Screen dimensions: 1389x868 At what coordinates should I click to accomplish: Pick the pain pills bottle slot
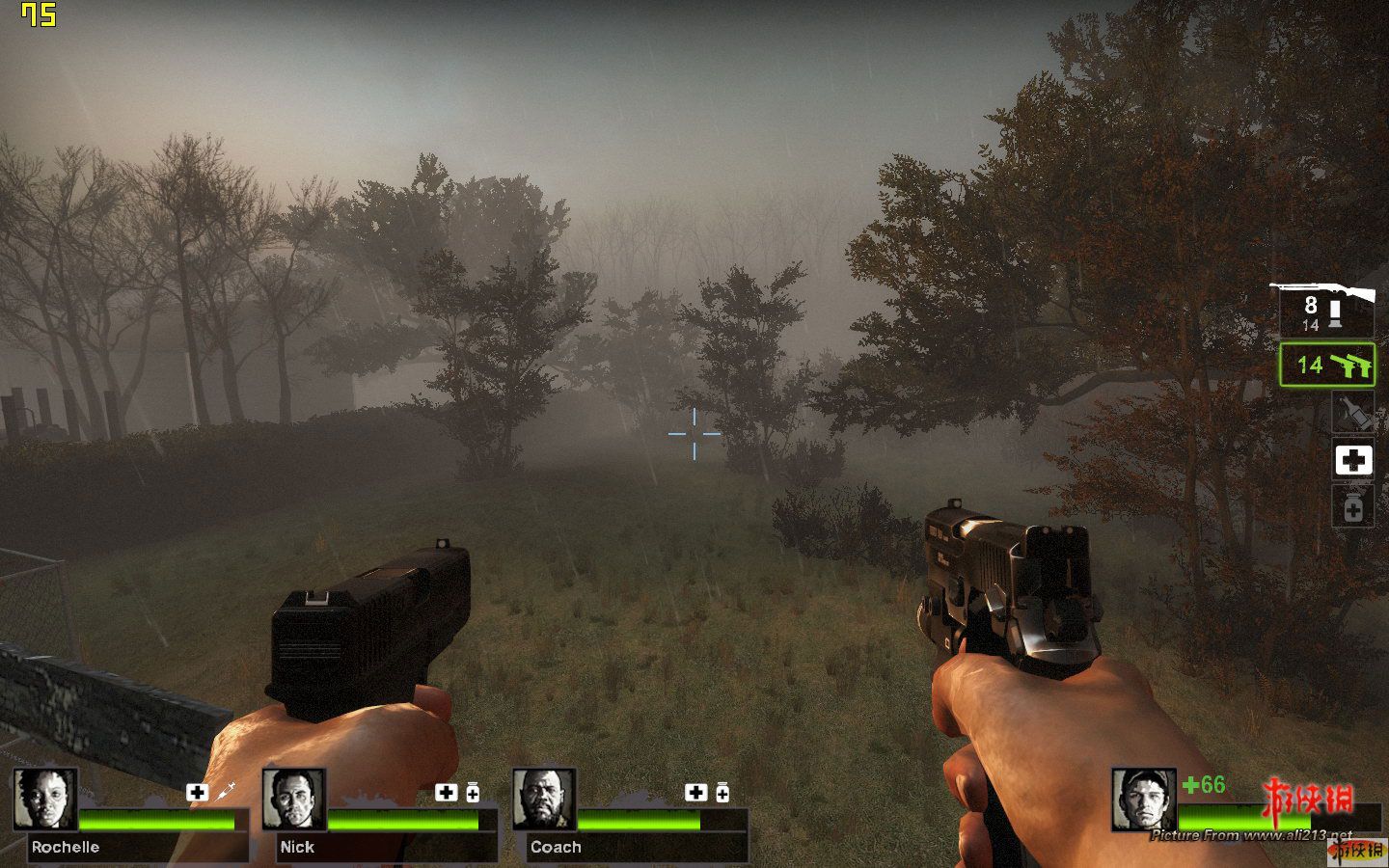[x=1352, y=505]
